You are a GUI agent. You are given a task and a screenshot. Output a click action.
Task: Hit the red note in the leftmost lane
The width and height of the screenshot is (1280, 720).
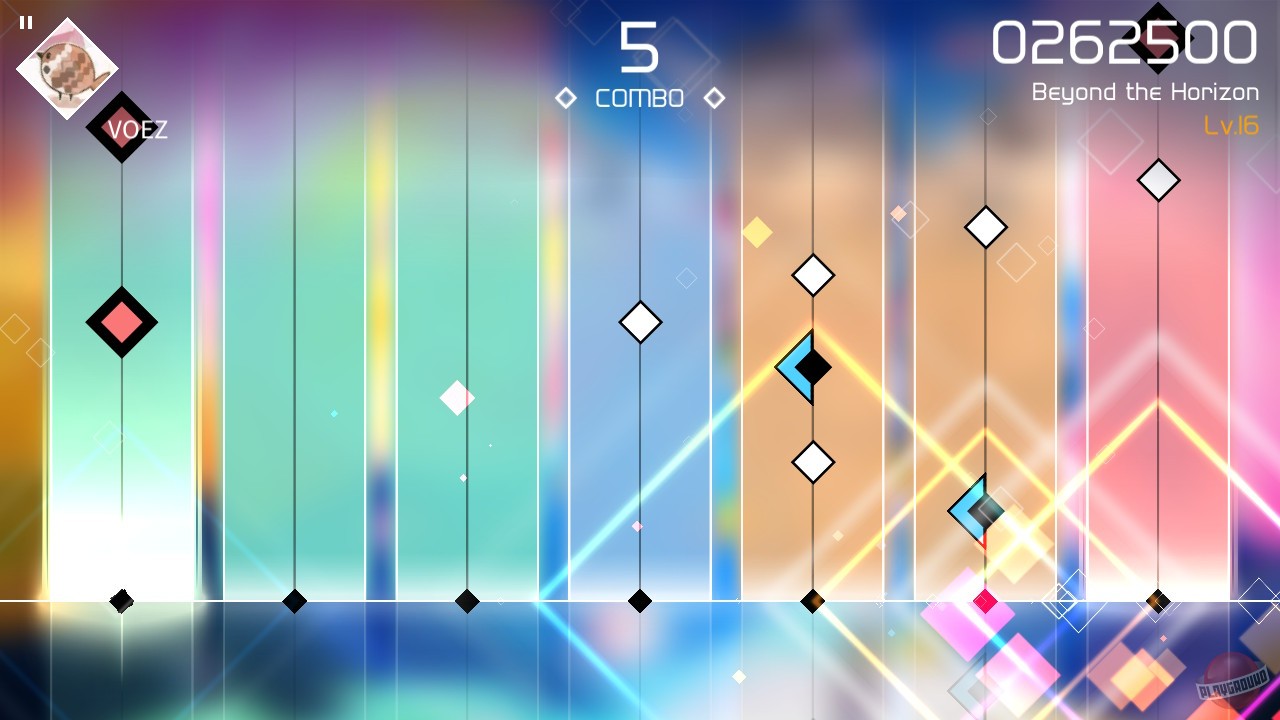point(122,322)
